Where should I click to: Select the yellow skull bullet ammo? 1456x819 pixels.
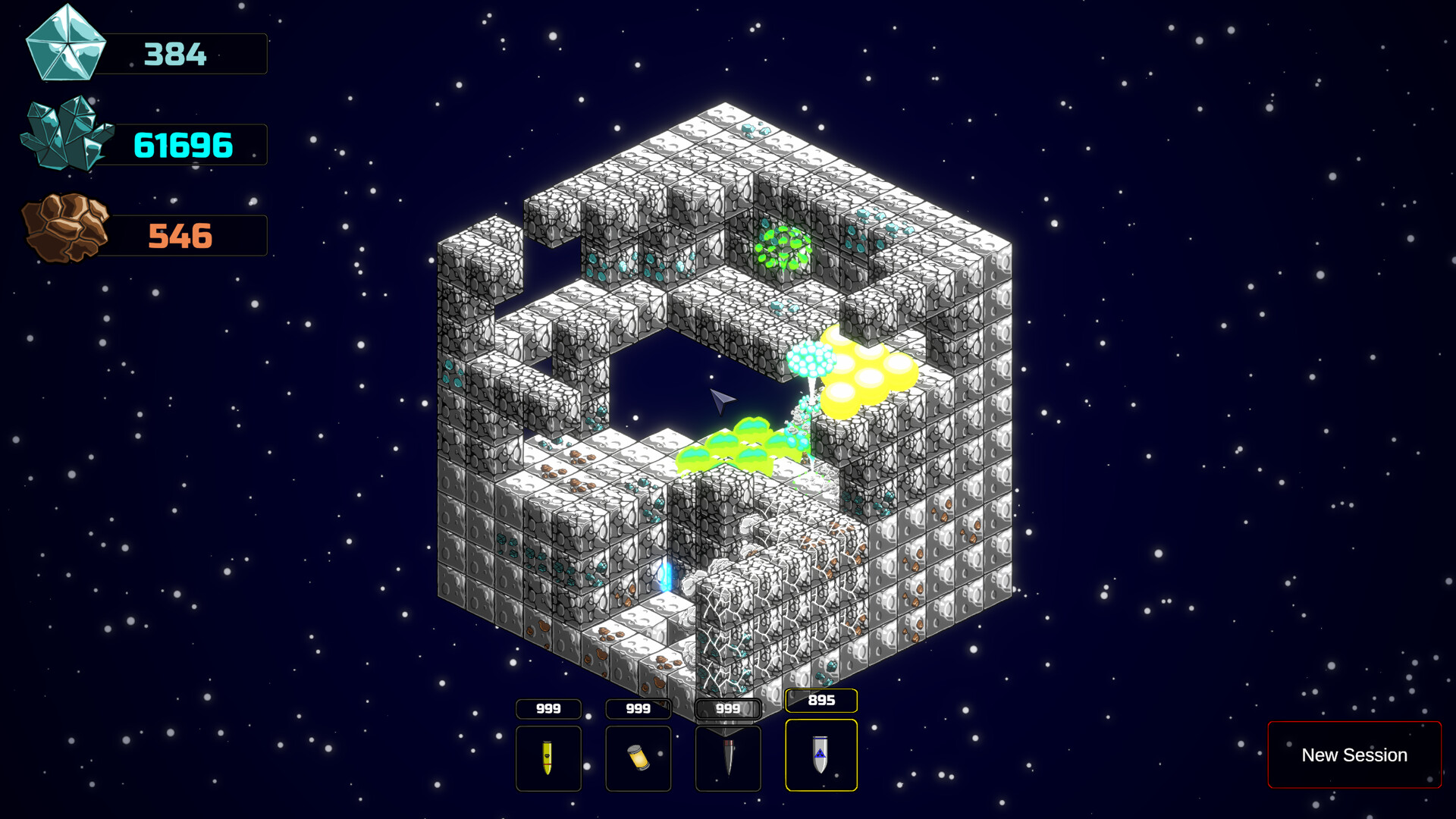coord(548,758)
